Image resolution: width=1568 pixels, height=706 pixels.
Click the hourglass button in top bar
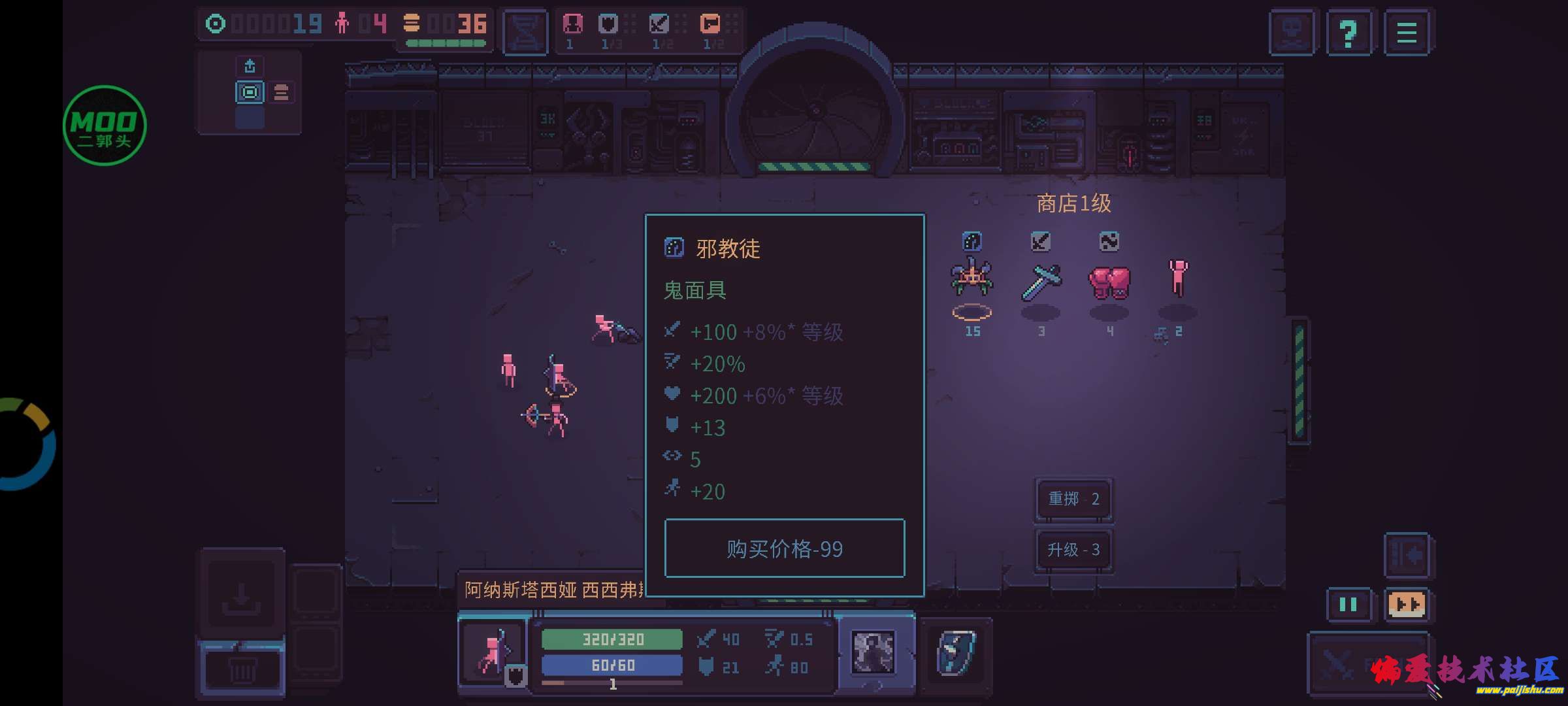pyautogui.click(x=525, y=31)
